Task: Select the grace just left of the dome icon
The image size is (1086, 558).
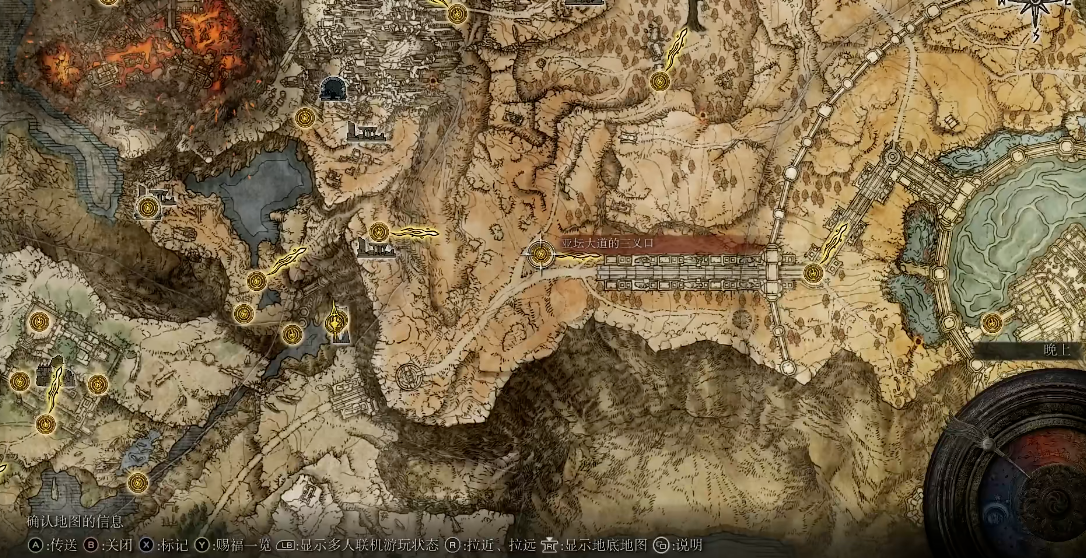Action: (306, 118)
